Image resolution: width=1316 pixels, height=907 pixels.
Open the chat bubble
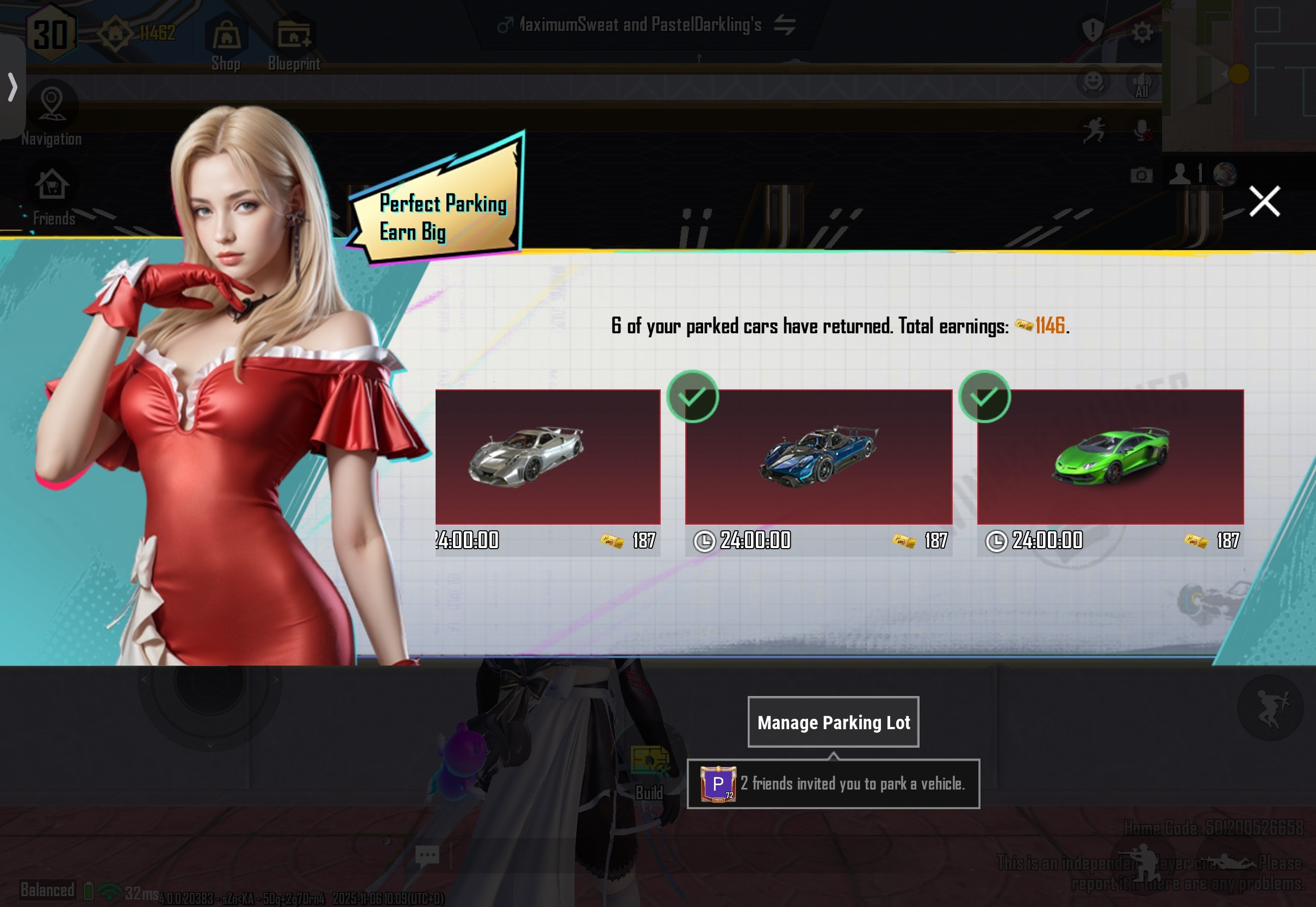tap(427, 855)
